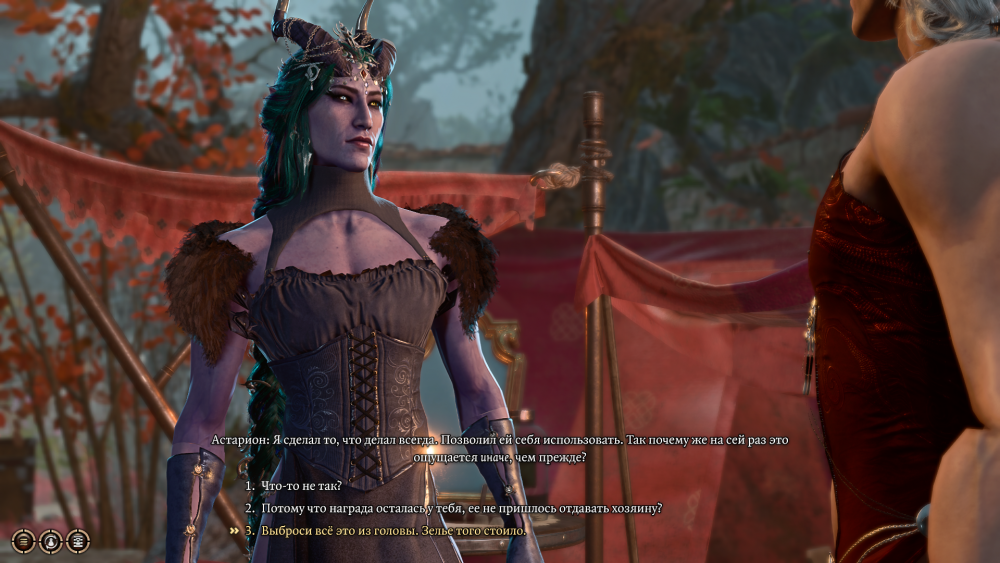Image resolution: width=1000 pixels, height=563 pixels.
Task: Open the three-lines menu icon
Action: click(23, 541)
